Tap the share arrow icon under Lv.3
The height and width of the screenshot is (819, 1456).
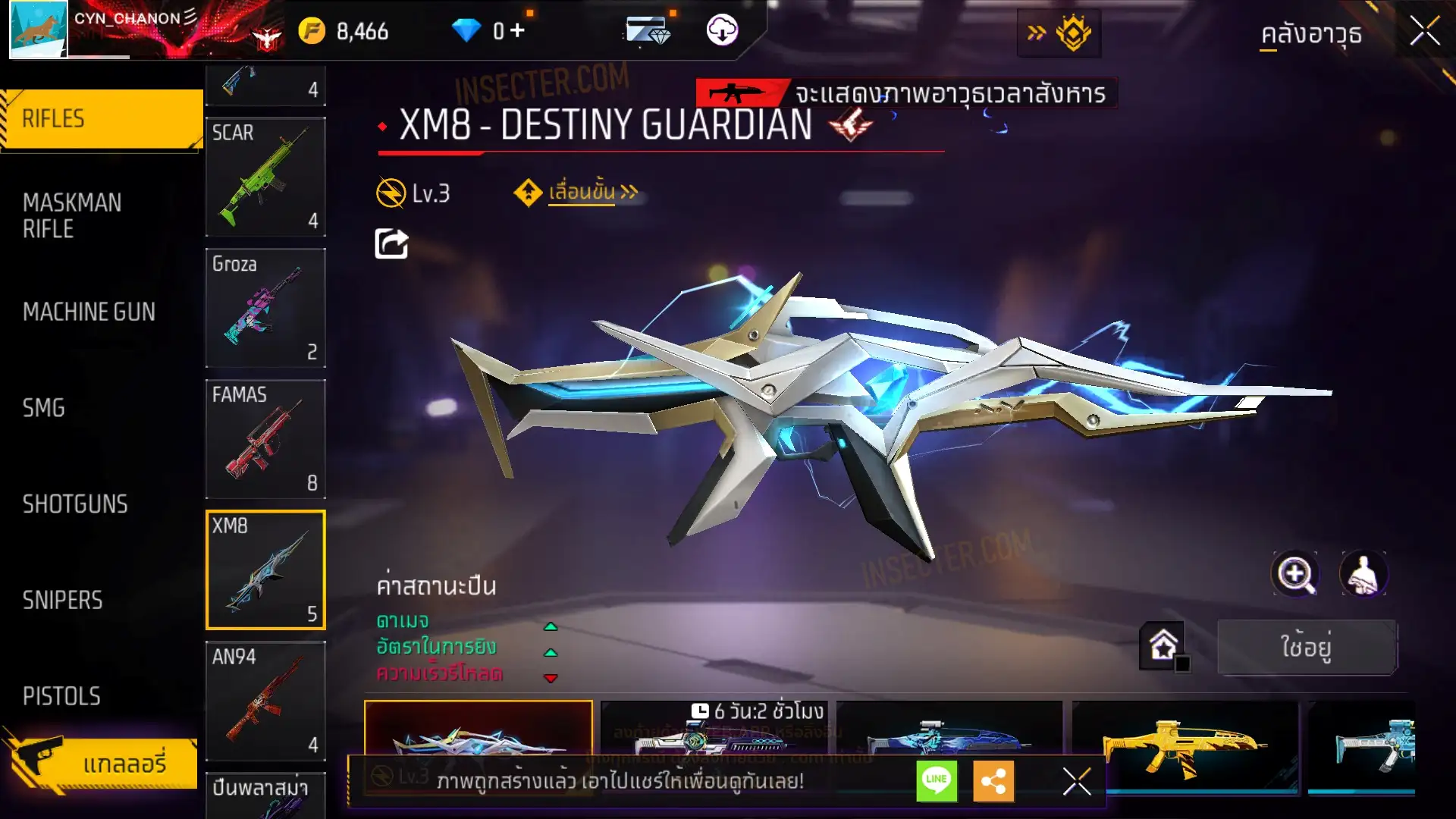[391, 244]
